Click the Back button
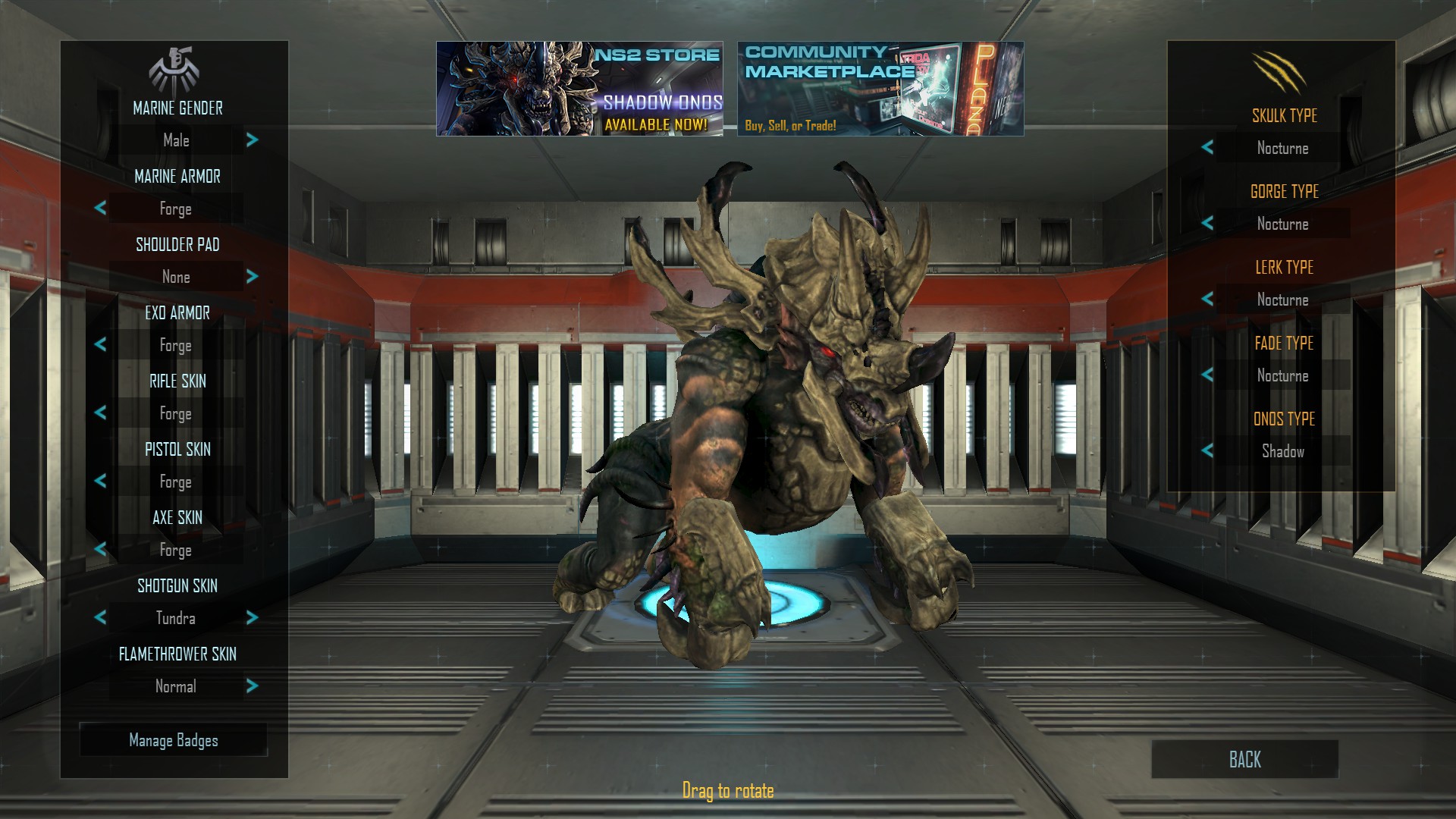Screen dimensions: 1456x819 1244,761
